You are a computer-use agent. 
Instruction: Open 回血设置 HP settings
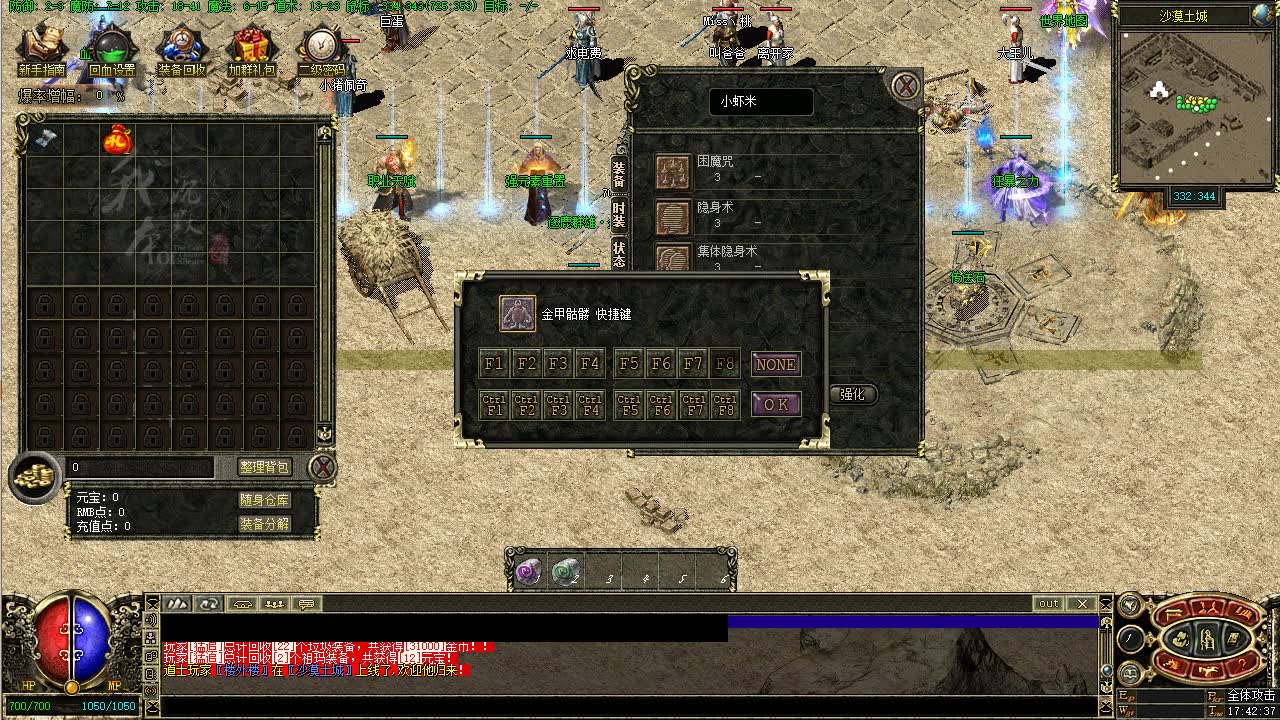(111, 50)
